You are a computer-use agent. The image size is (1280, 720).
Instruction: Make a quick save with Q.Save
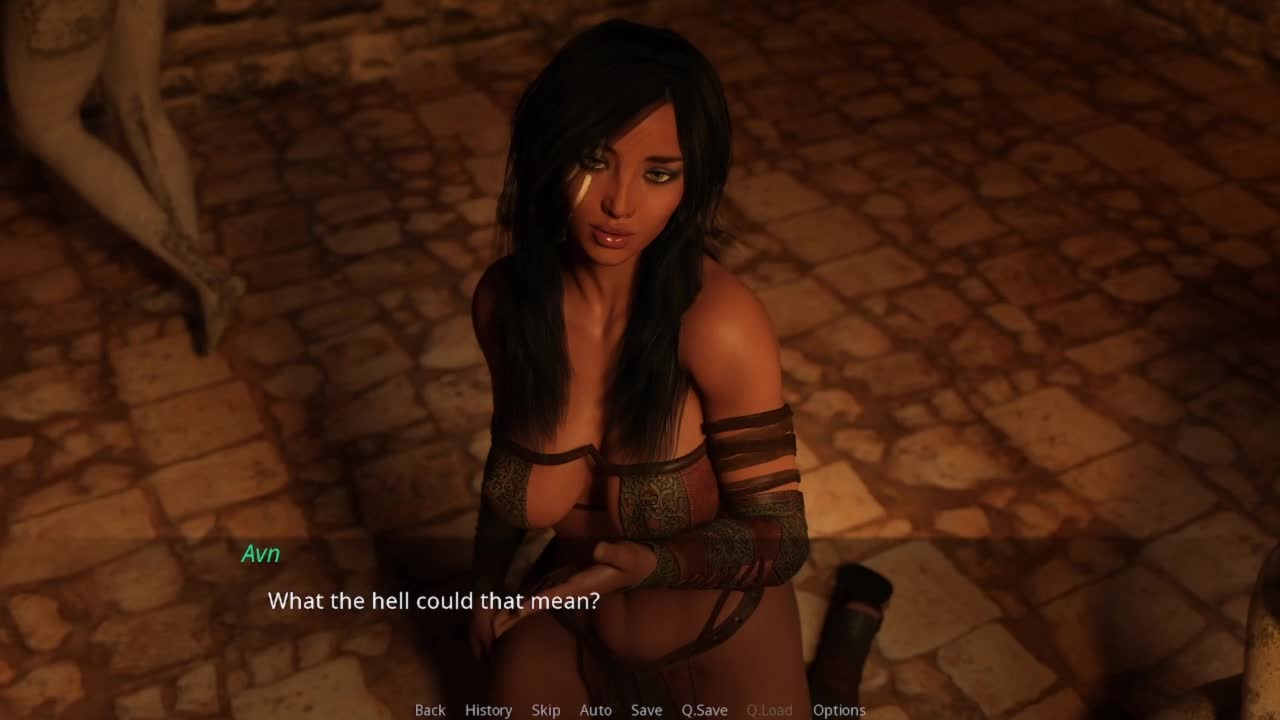point(704,710)
